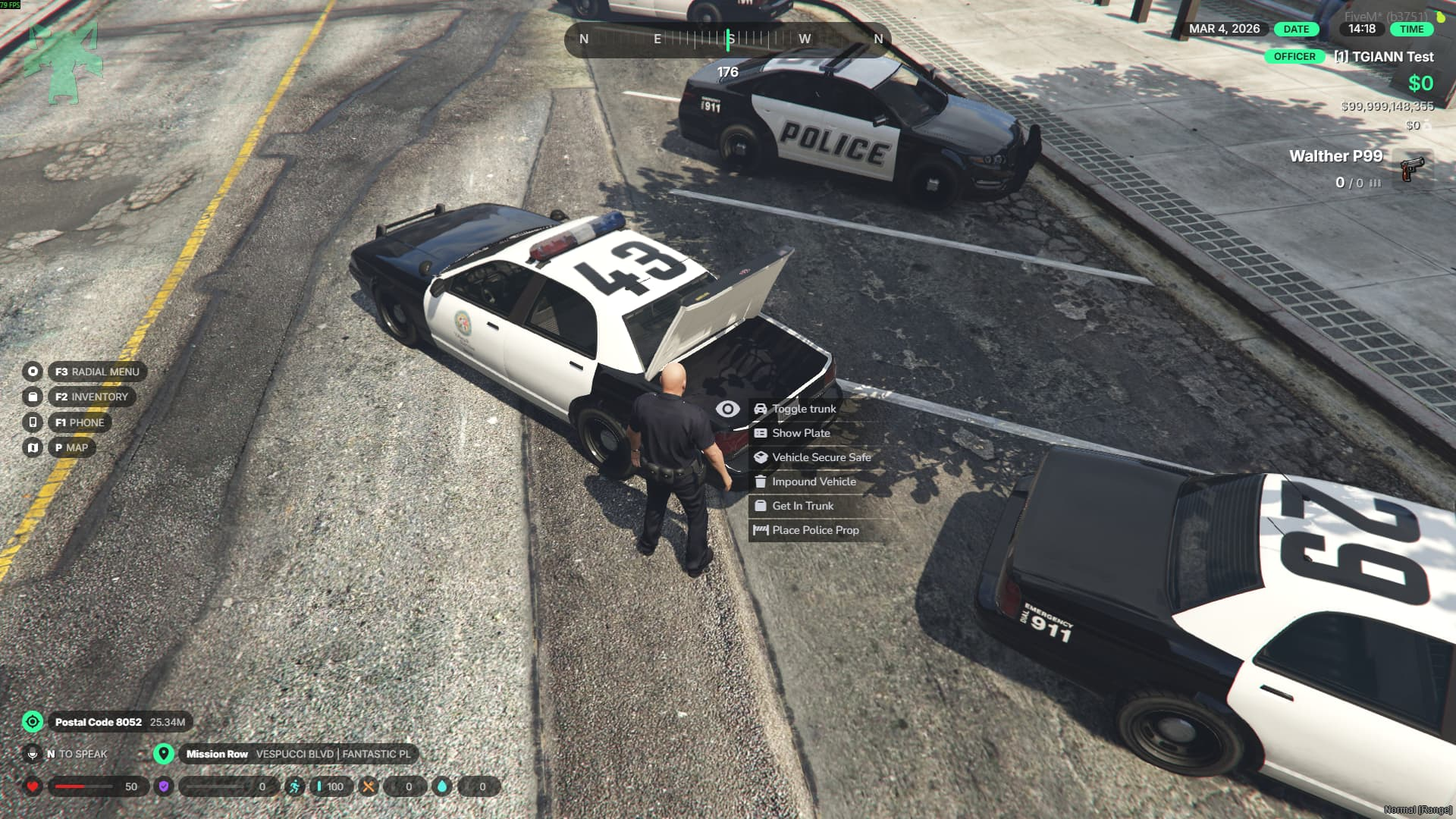
Task: Choose the Get In Trunk option
Action: point(802,506)
